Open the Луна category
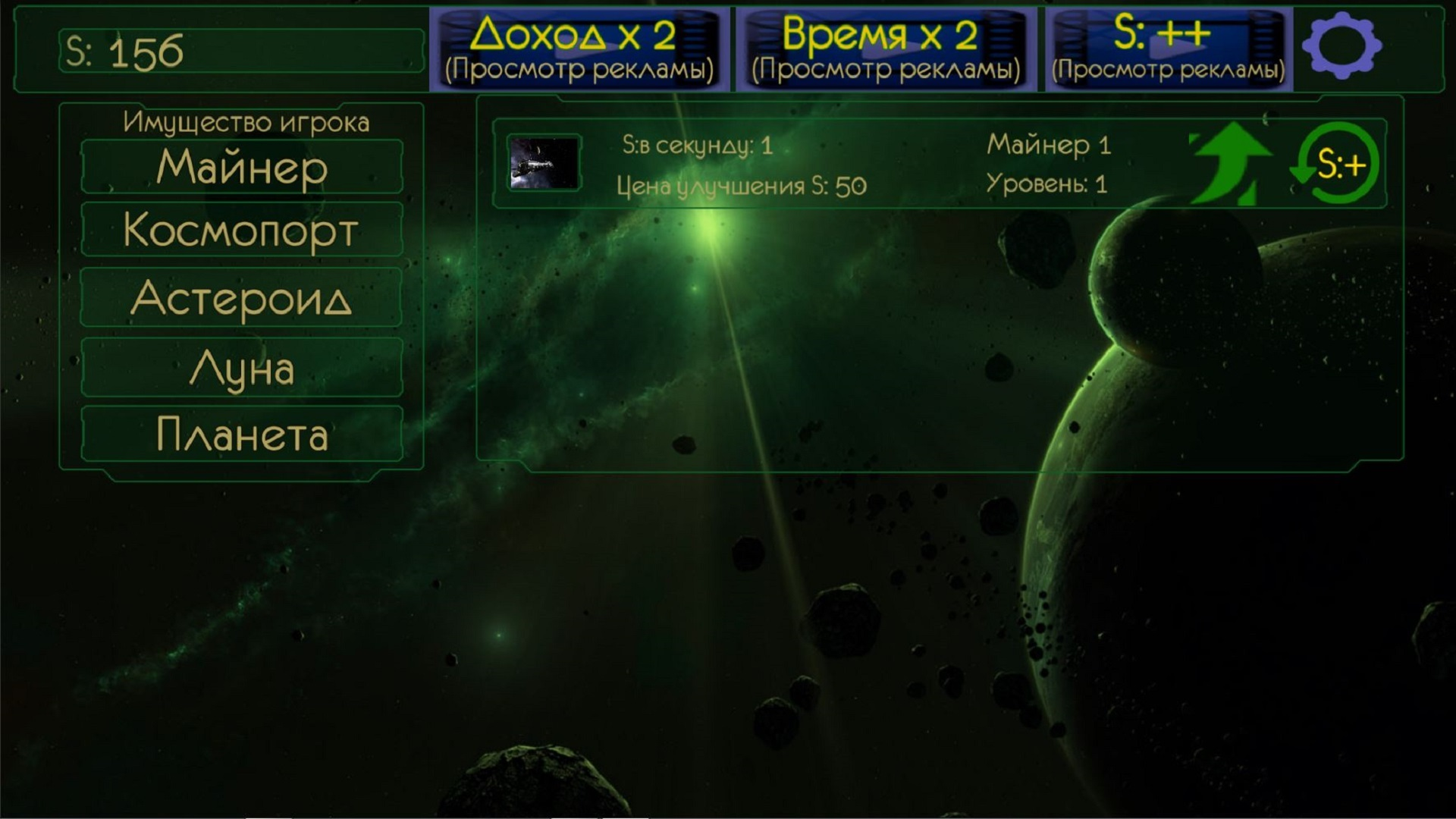Screen dimensions: 1456x819 point(241,368)
